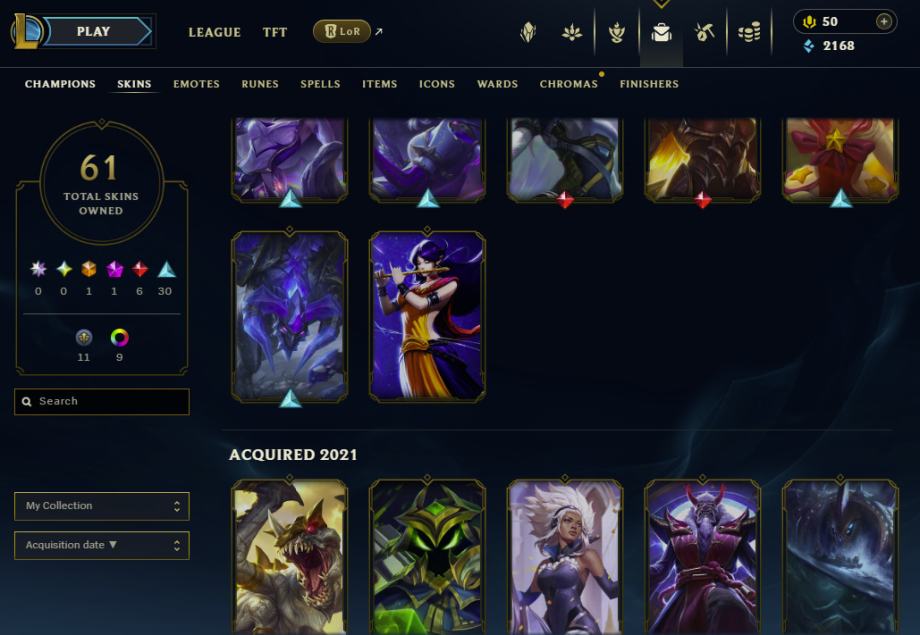Switch to the LEAGUE section

214,32
